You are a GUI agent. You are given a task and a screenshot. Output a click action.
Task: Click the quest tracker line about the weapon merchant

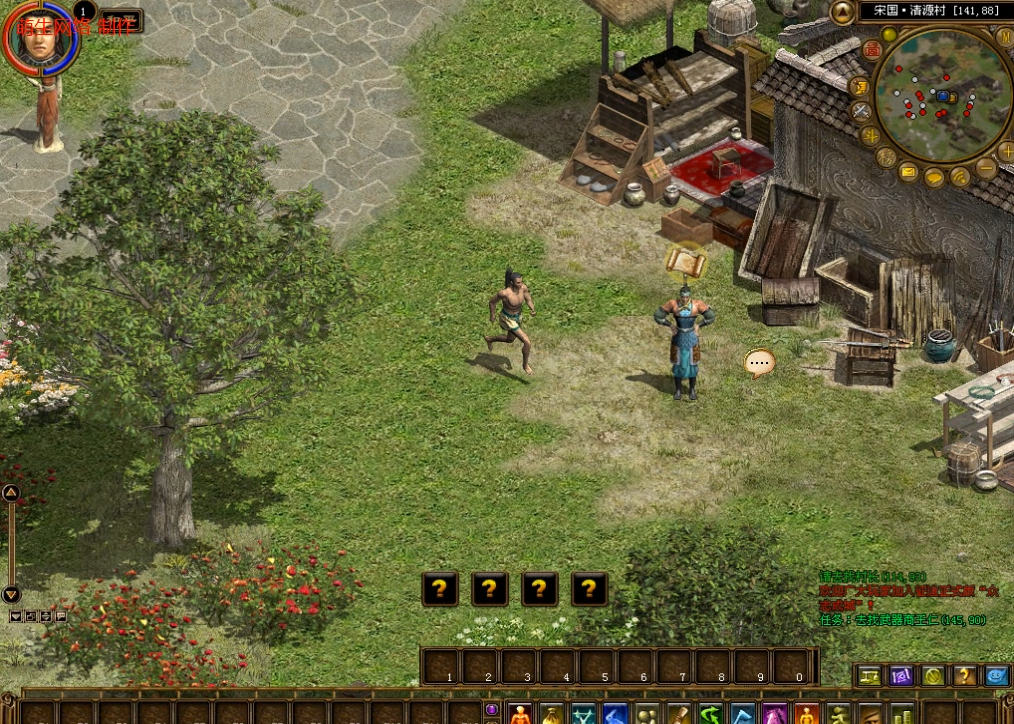point(903,620)
